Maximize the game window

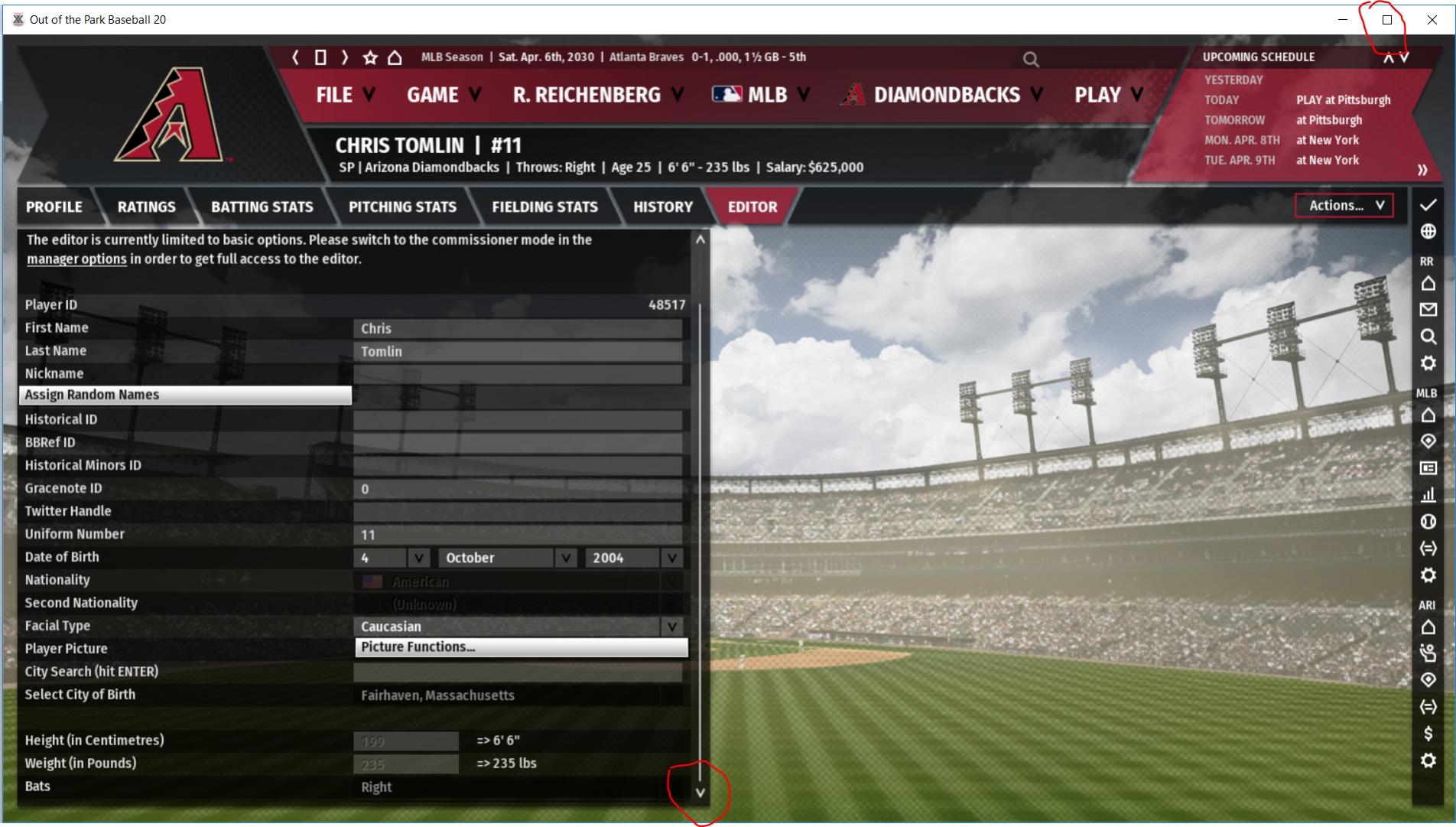(x=1386, y=20)
